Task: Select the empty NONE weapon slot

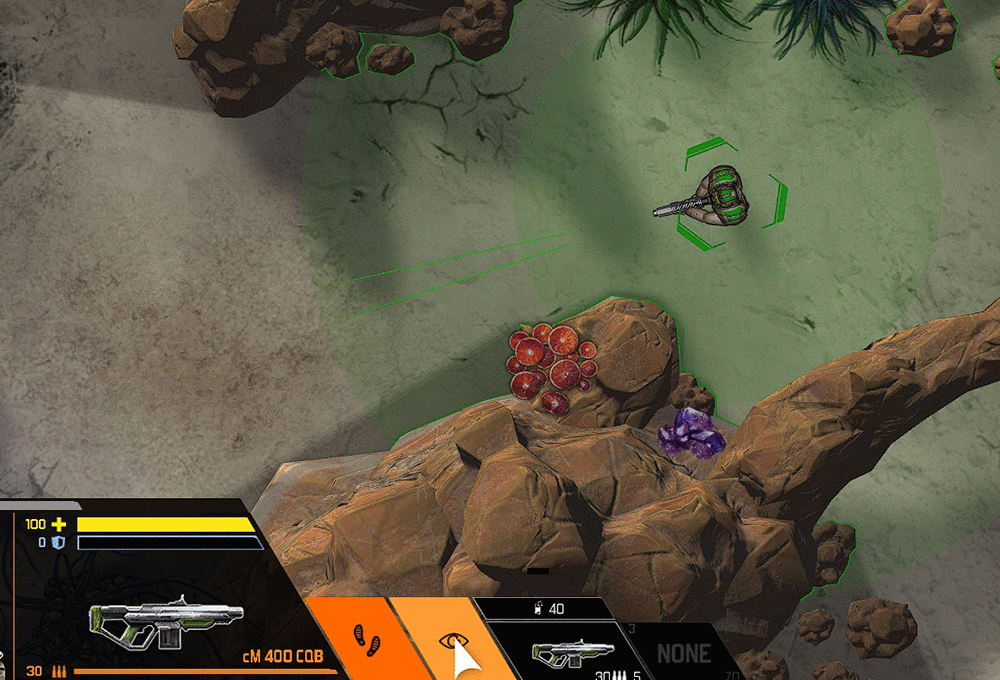Action: click(x=683, y=655)
